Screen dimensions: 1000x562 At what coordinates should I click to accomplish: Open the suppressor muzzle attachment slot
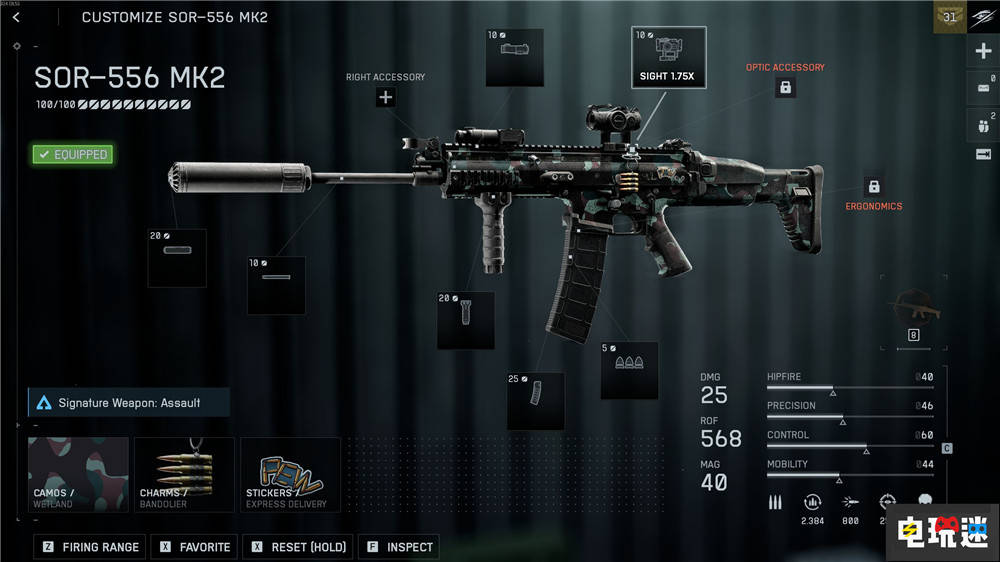click(x=177, y=258)
